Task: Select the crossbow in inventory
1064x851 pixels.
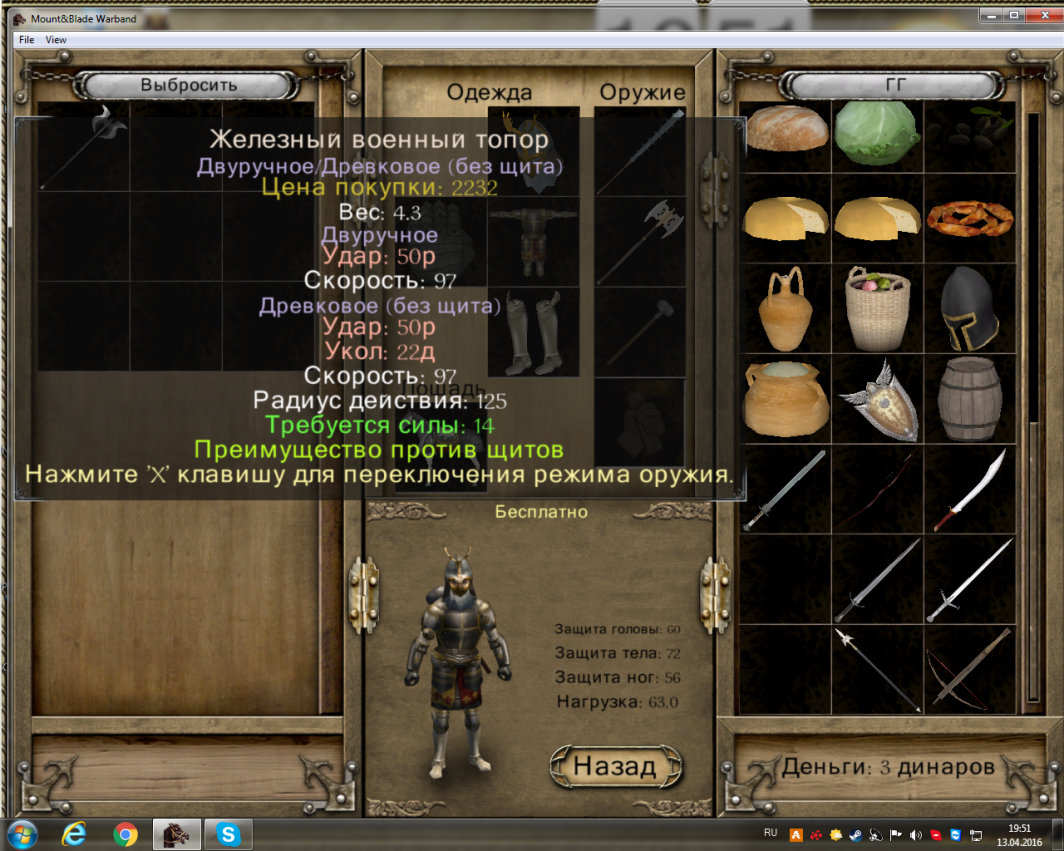Action: (x=968, y=668)
